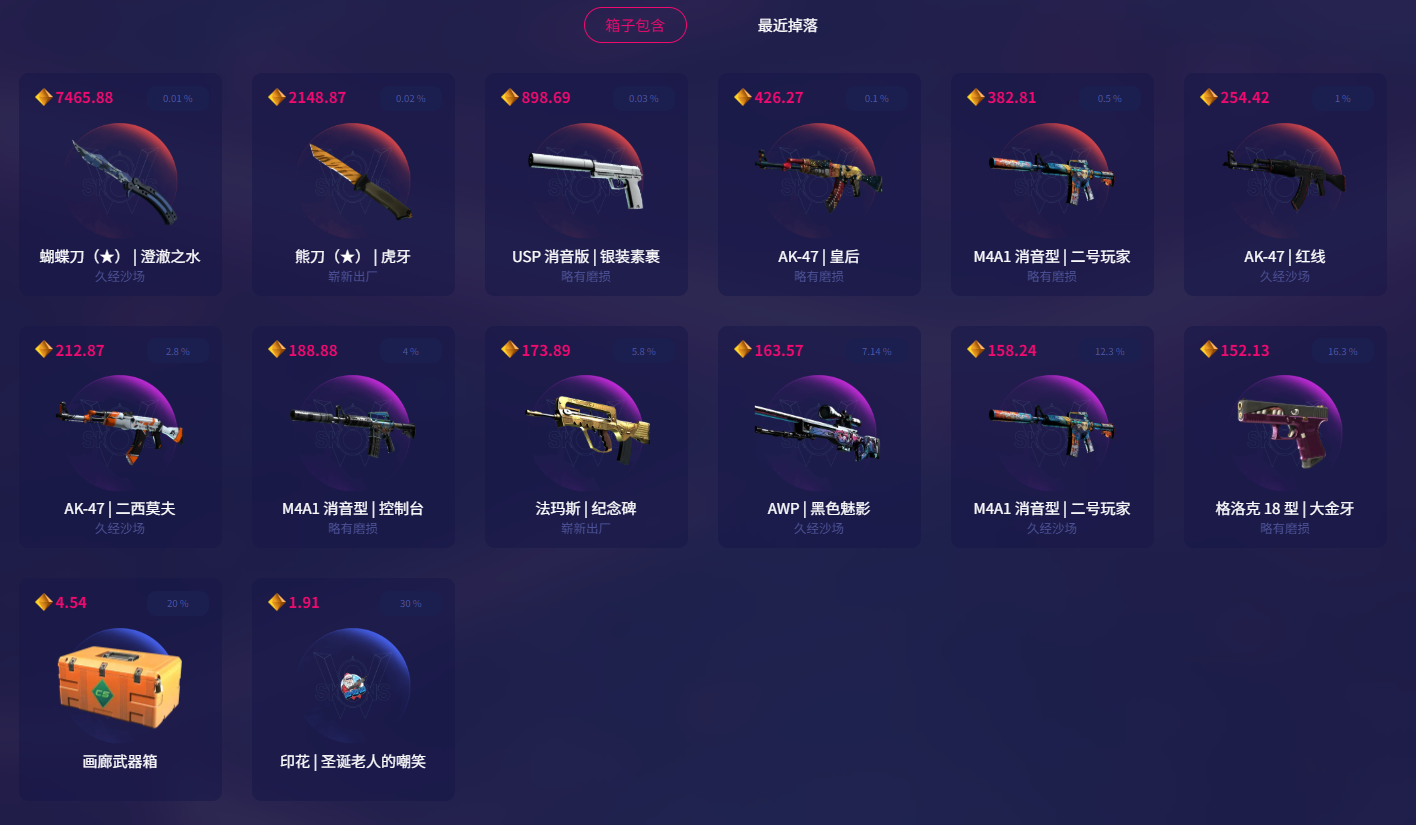Select the 蝴蝶刀 澄澈之水 knife card

click(x=120, y=185)
